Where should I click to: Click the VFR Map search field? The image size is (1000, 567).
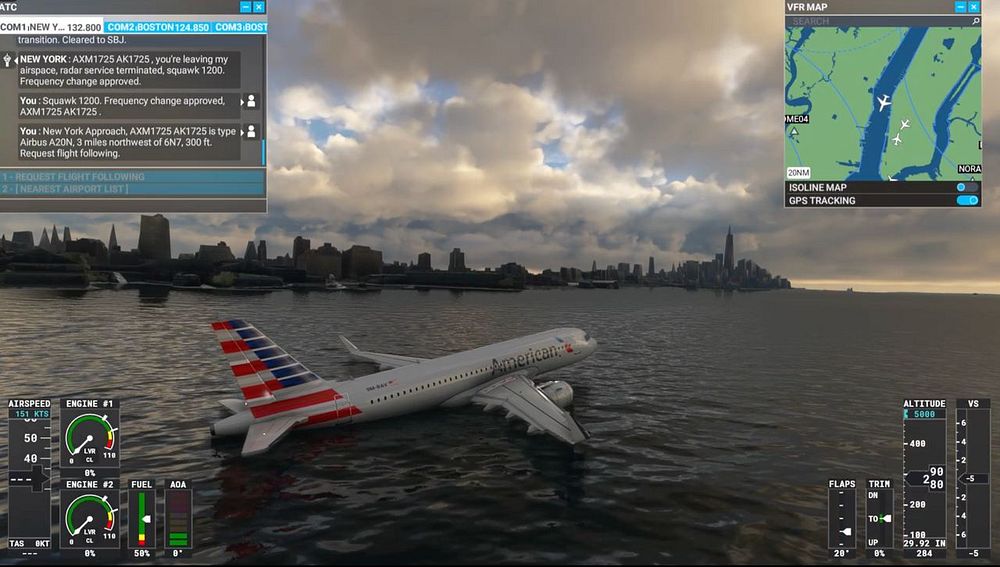click(875, 21)
